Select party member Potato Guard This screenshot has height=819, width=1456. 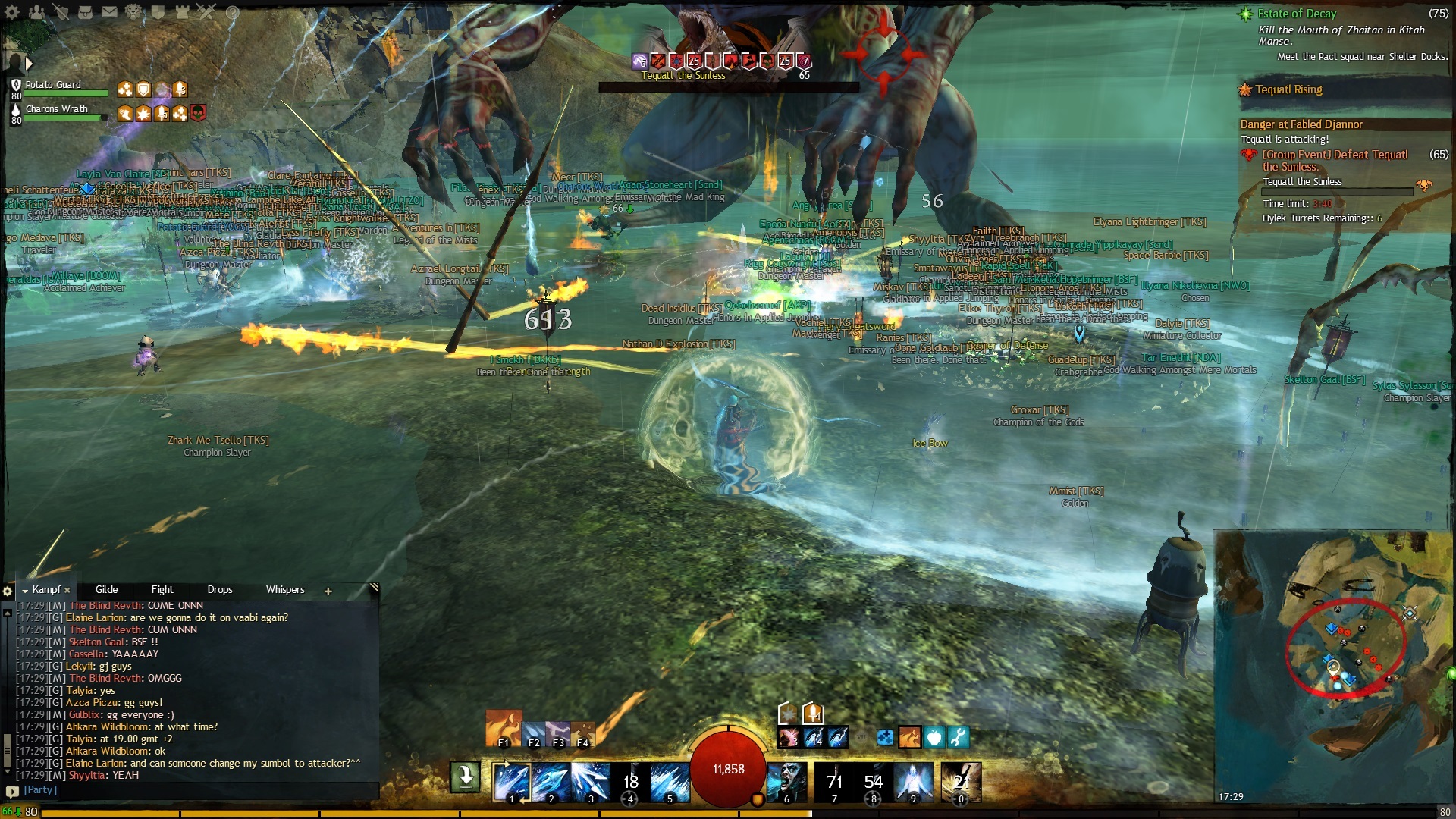[53, 85]
